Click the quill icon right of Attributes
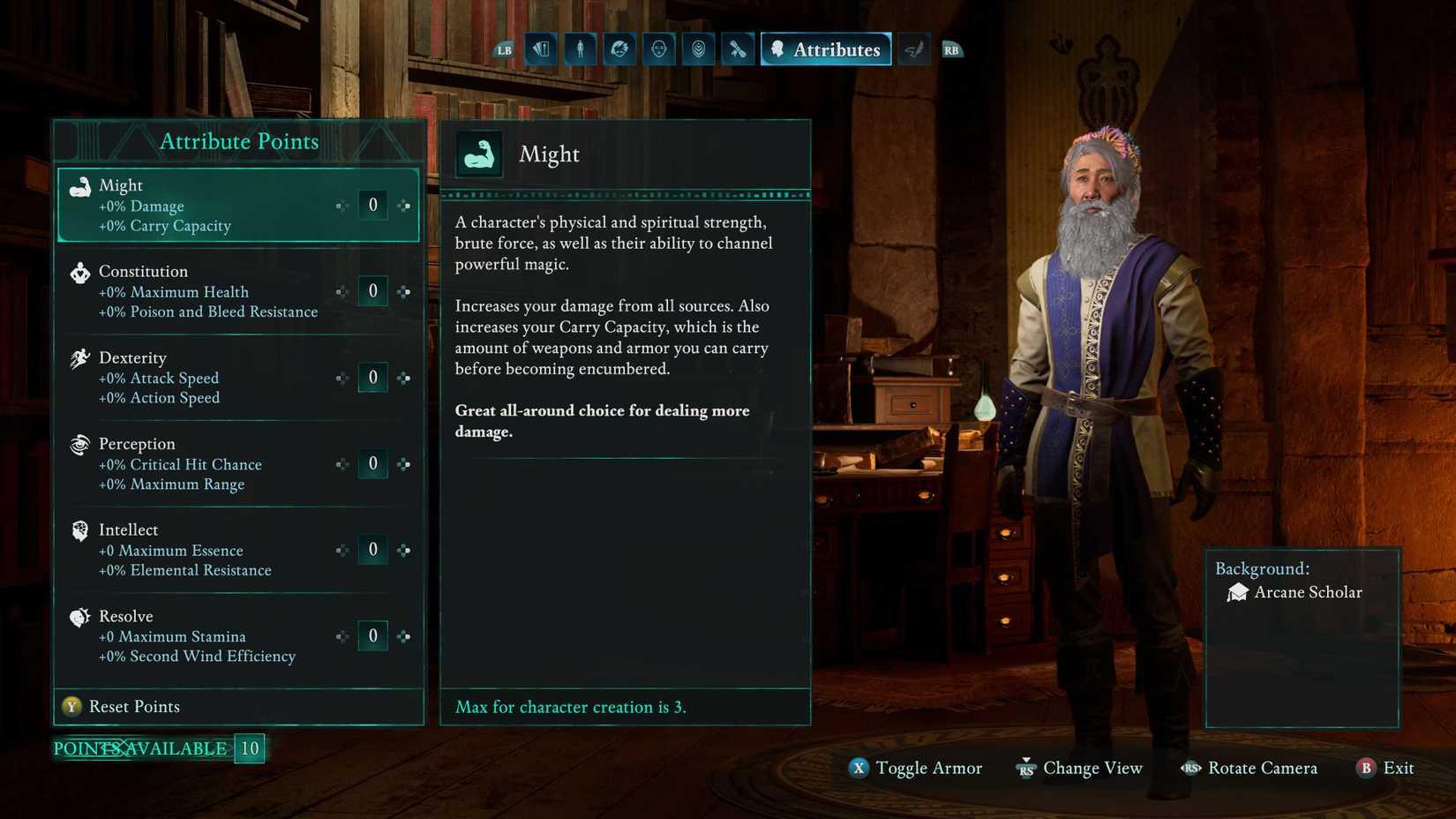The image size is (1456, 819). [913, 49]
